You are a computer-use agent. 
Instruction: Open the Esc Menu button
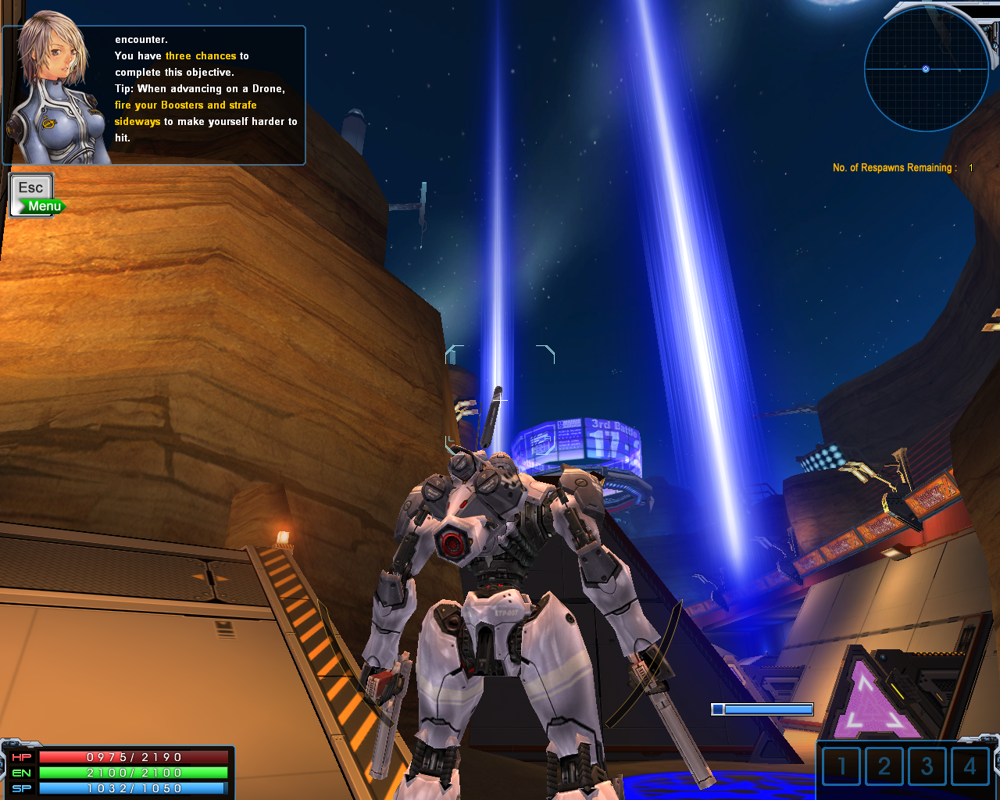point(32,194)
